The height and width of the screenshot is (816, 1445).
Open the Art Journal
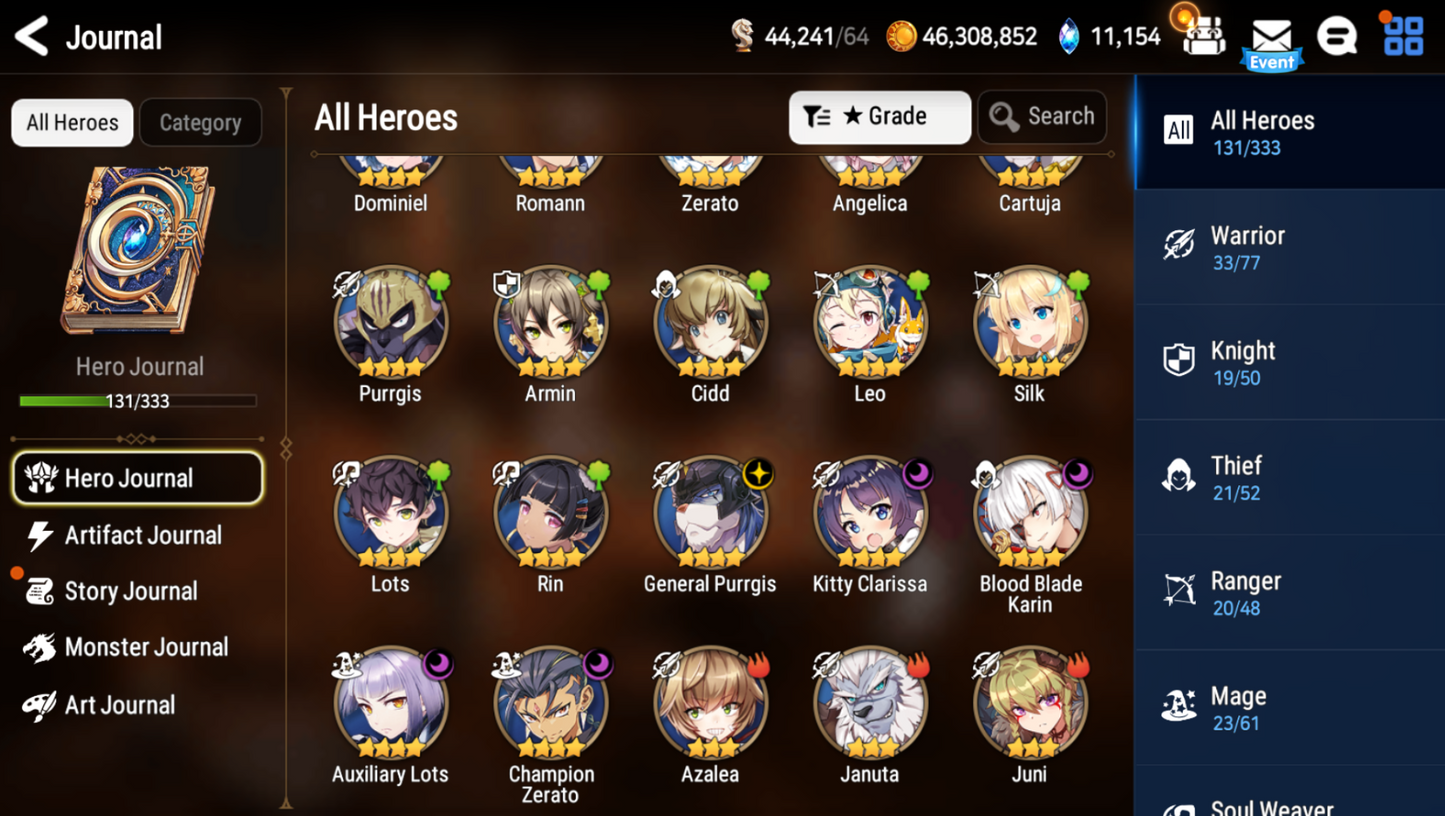(118, 705)
